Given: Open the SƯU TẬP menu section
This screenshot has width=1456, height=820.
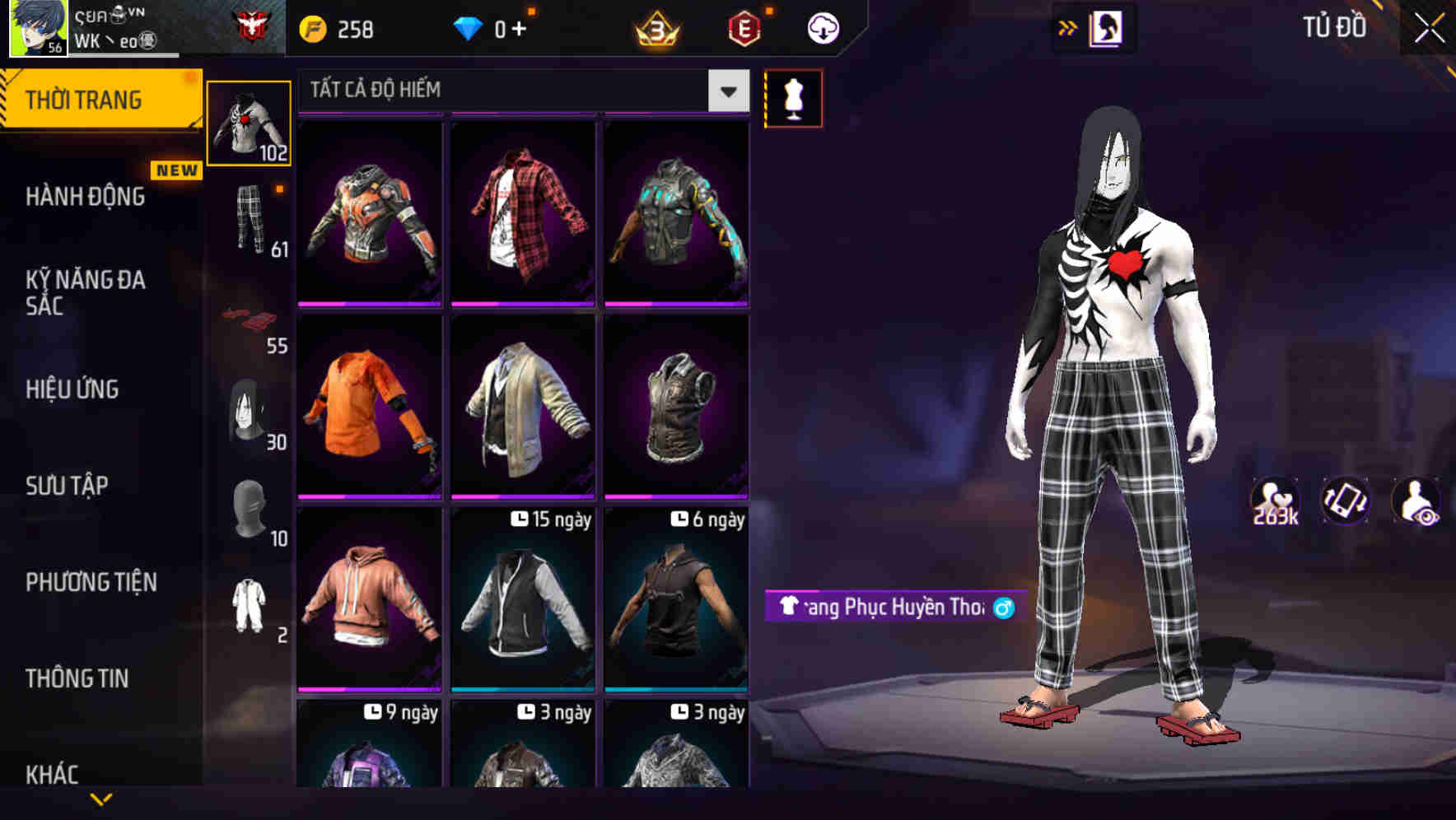Looking at the screenshot, I should [x=68, y=486].
